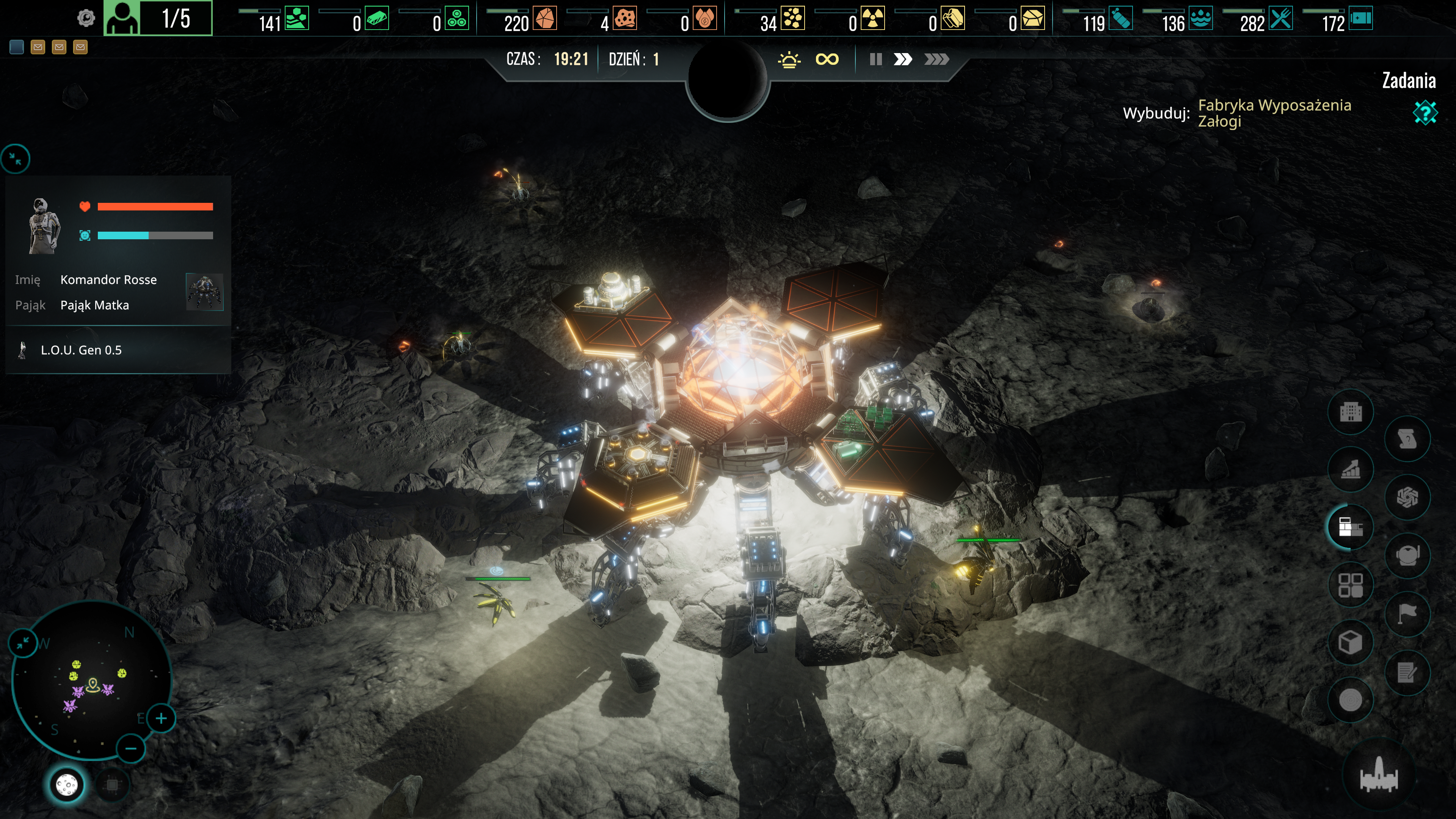Screen dimensions: 1456x819
Task: Zoom out the minimap with minus
Action: coord(130,749)
